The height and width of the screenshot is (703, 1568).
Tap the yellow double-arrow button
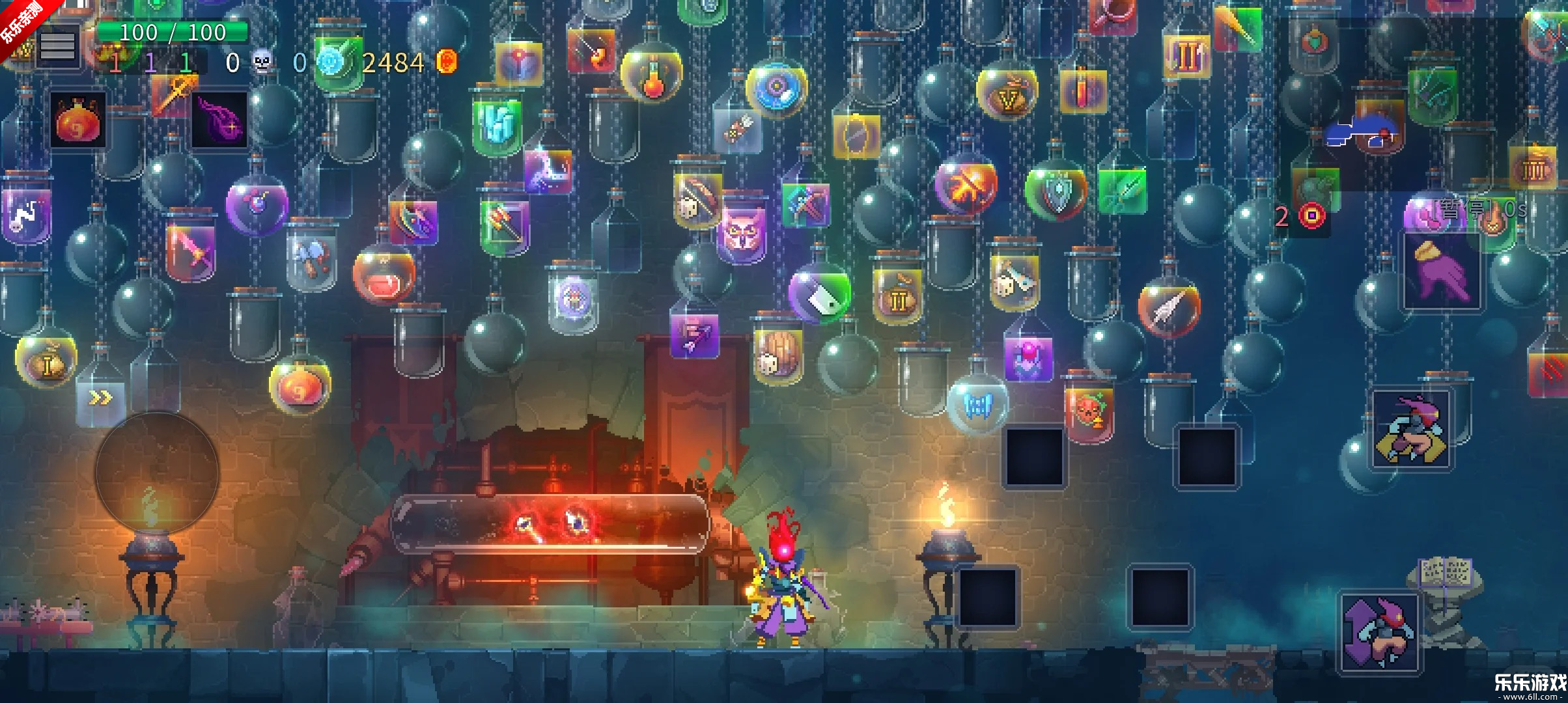click(100, 398)
